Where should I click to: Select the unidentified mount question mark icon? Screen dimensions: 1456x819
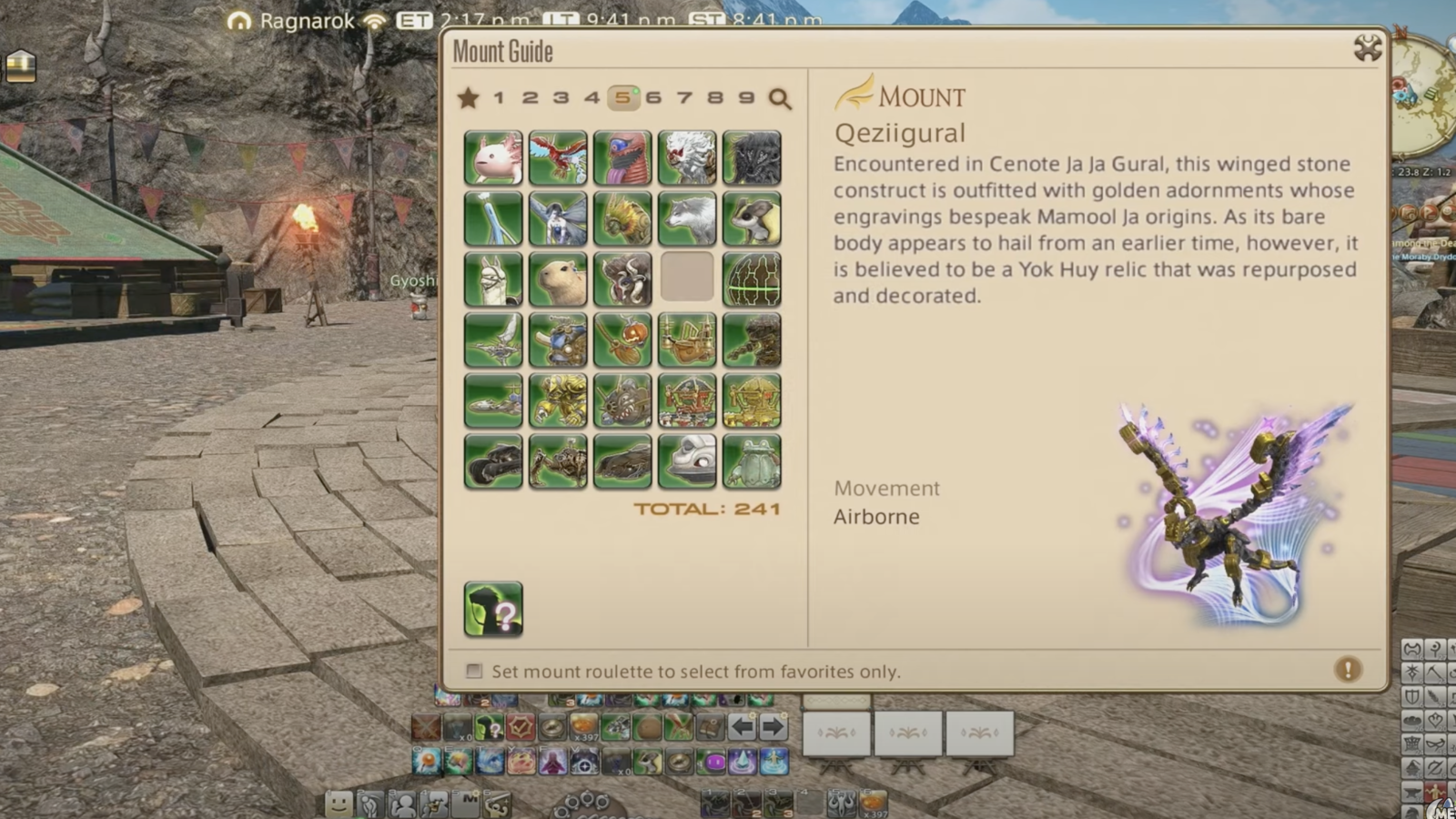493,611
